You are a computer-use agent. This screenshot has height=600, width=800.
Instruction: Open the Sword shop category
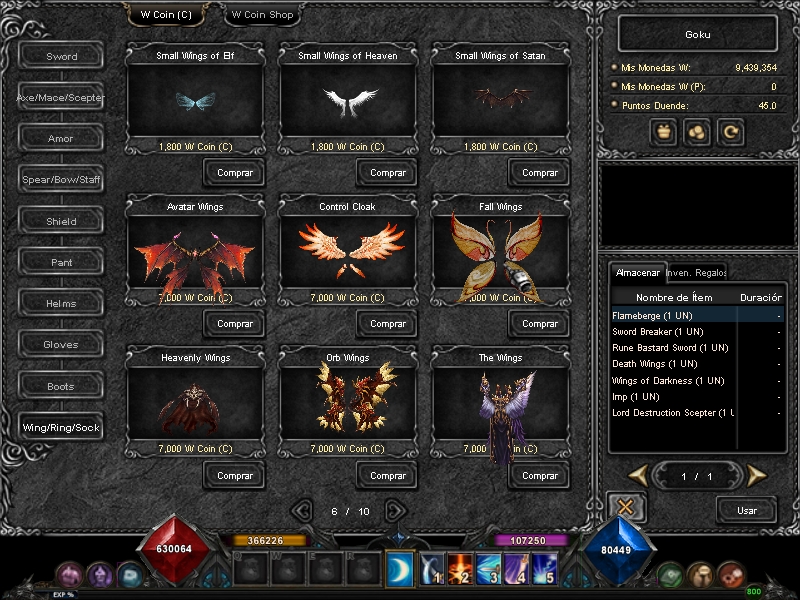pyautogui.click(x=61, y=56)
